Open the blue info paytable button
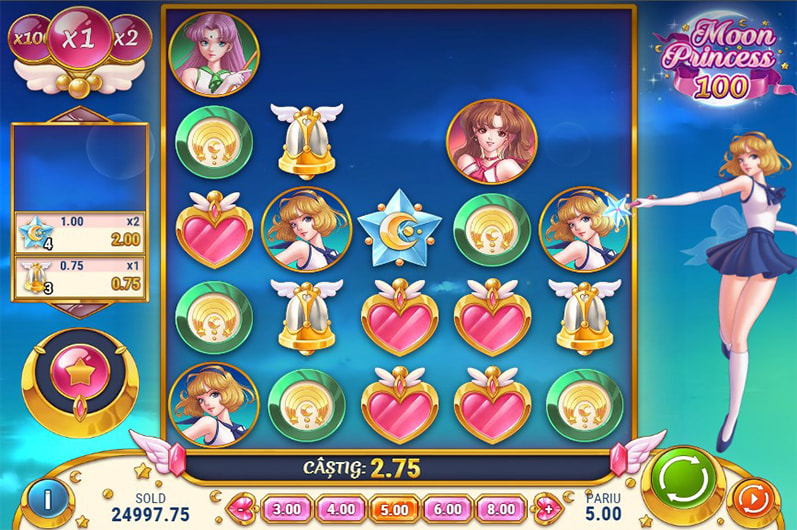Image resolution: width=797 pixels, height=530 pixels. pos(42,497)
